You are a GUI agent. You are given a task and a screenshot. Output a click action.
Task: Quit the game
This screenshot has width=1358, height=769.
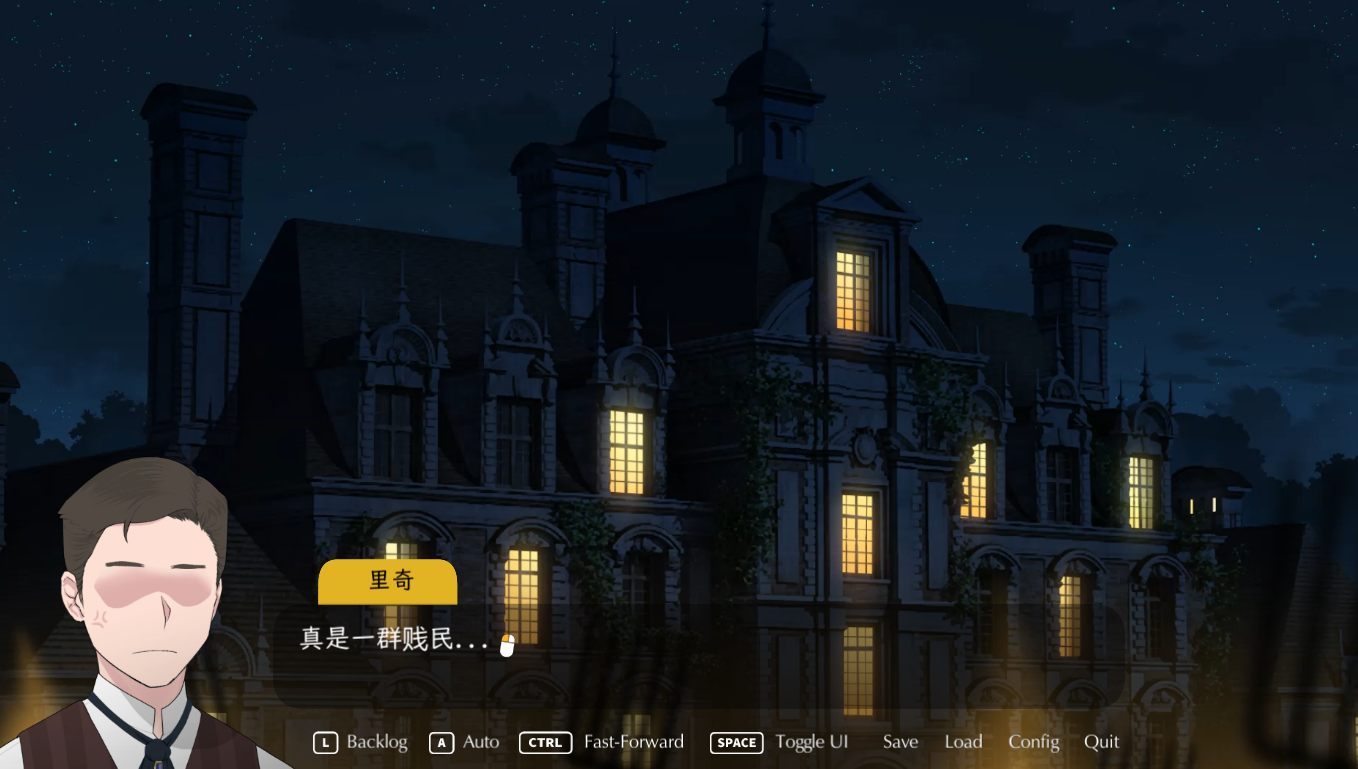coord(1101,742)
